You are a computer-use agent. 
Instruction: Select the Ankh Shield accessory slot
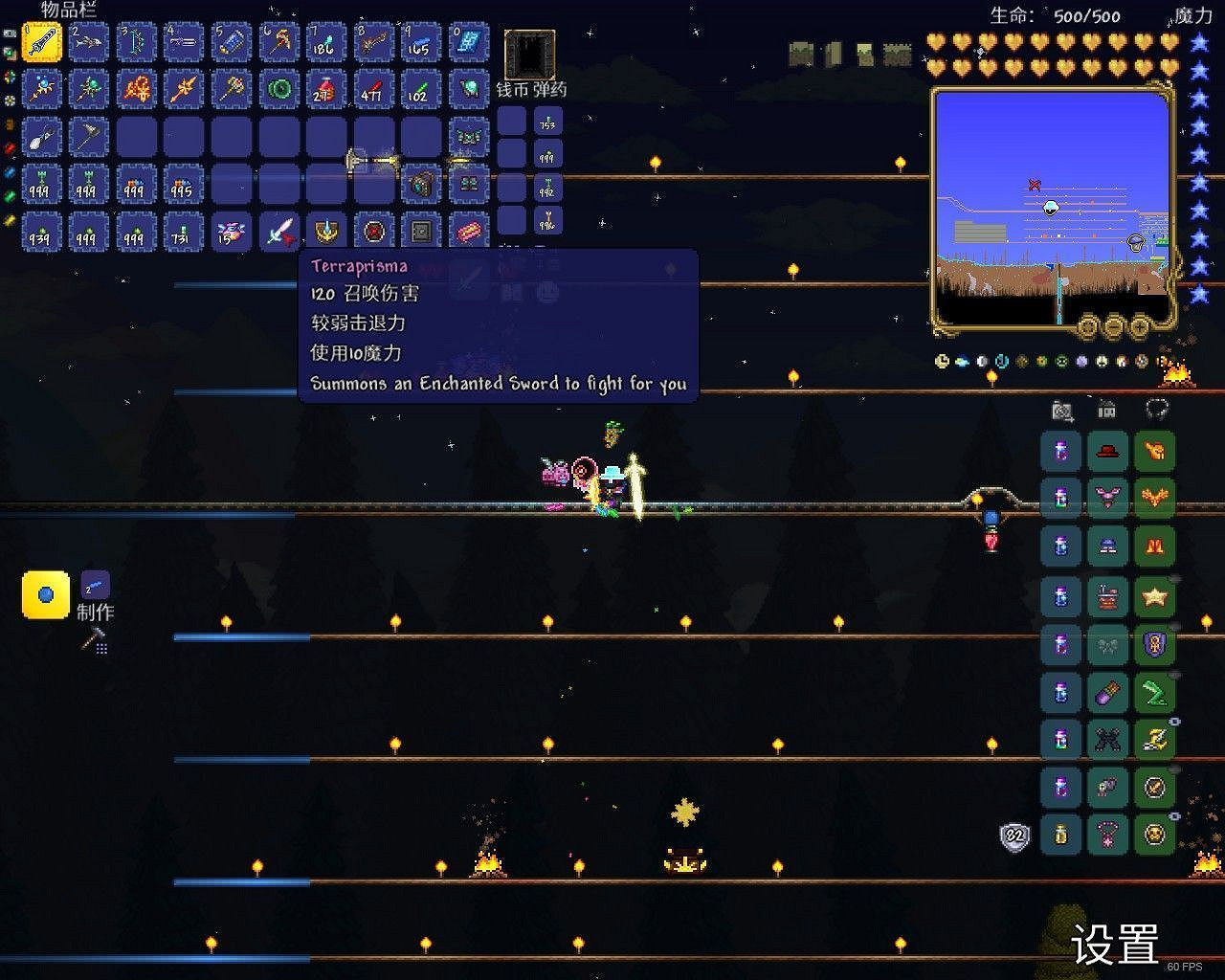click(1155, 645)
